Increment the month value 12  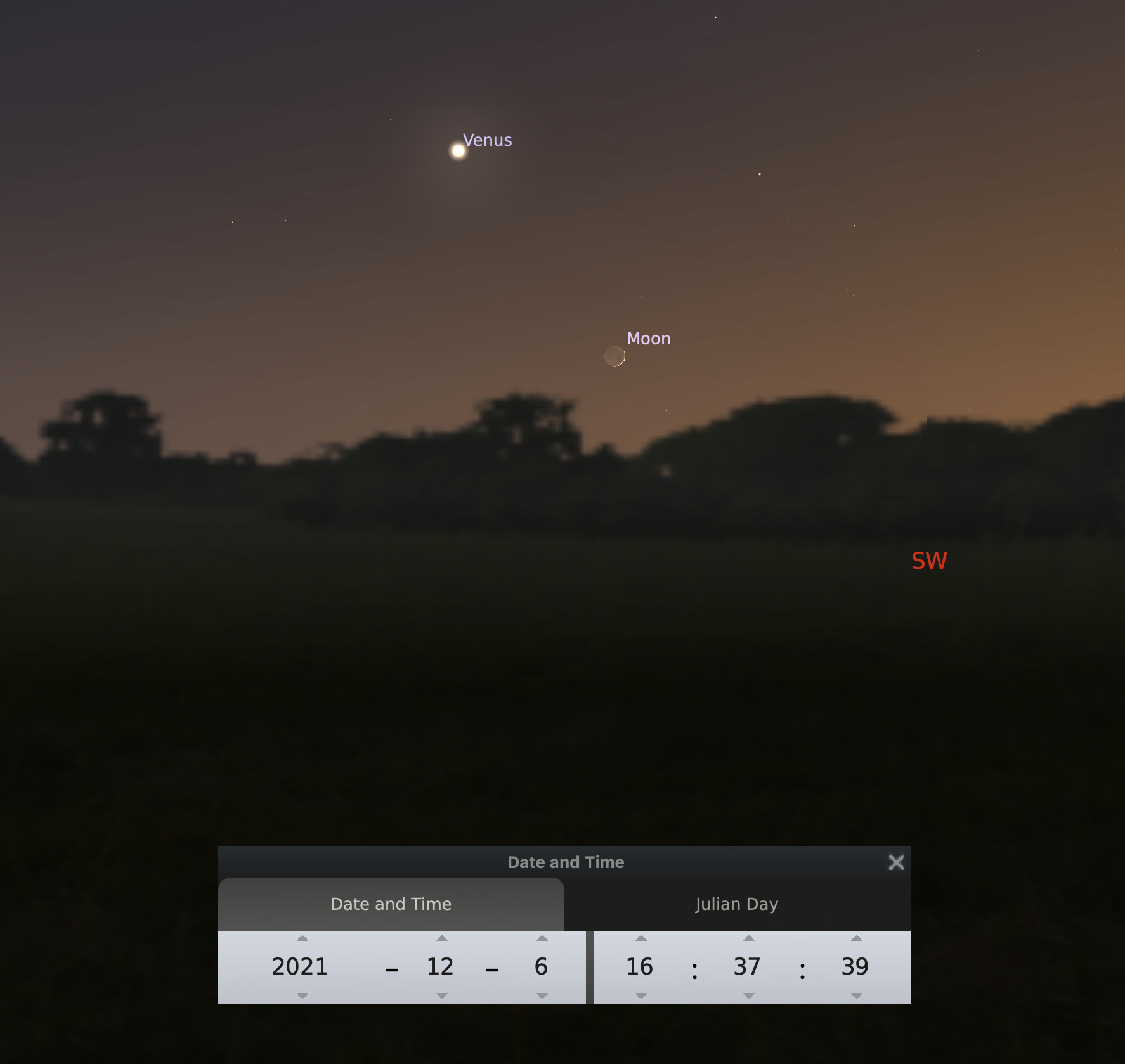click(442, 938)
